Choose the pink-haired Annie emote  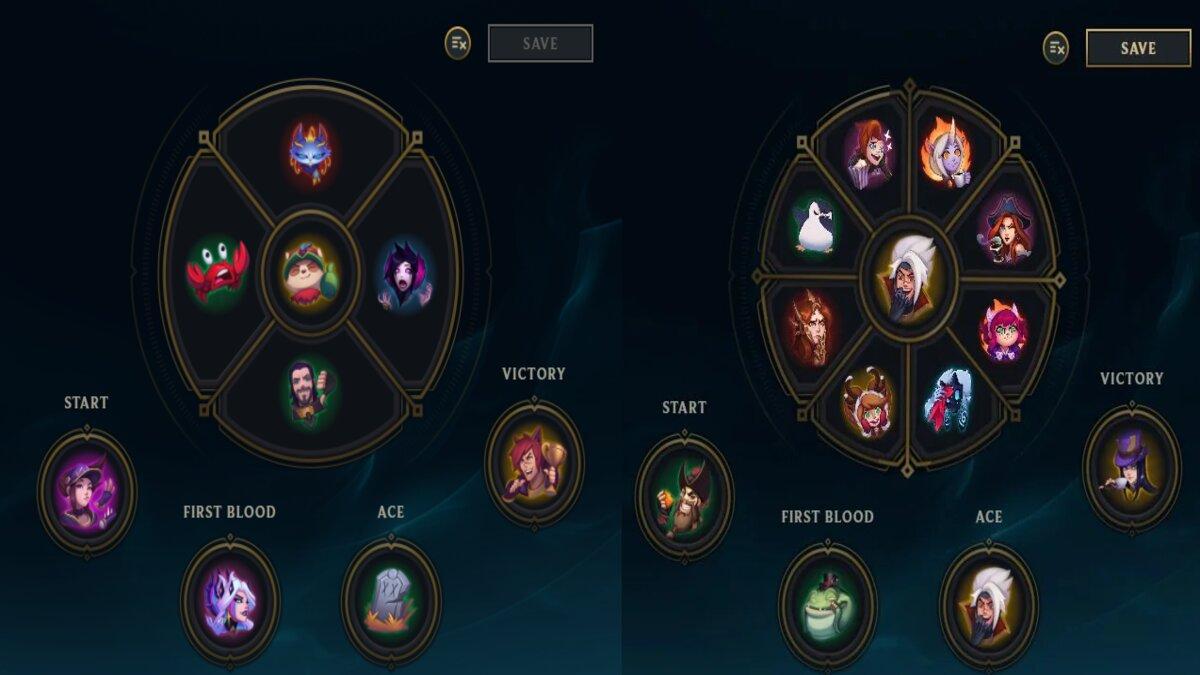coord(1003,330)
